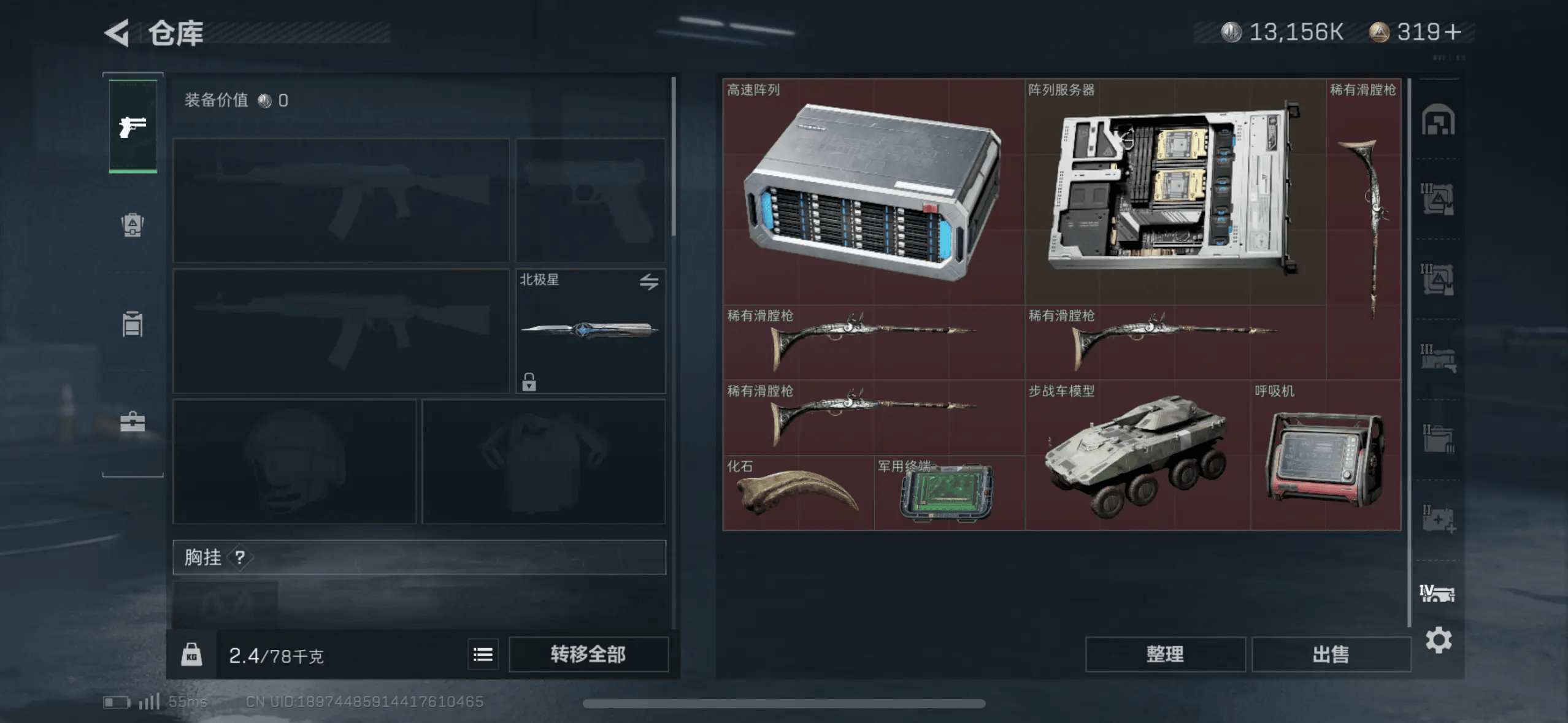
Task: Choose the 步战车模型 item
Action: coord(1137,456)
